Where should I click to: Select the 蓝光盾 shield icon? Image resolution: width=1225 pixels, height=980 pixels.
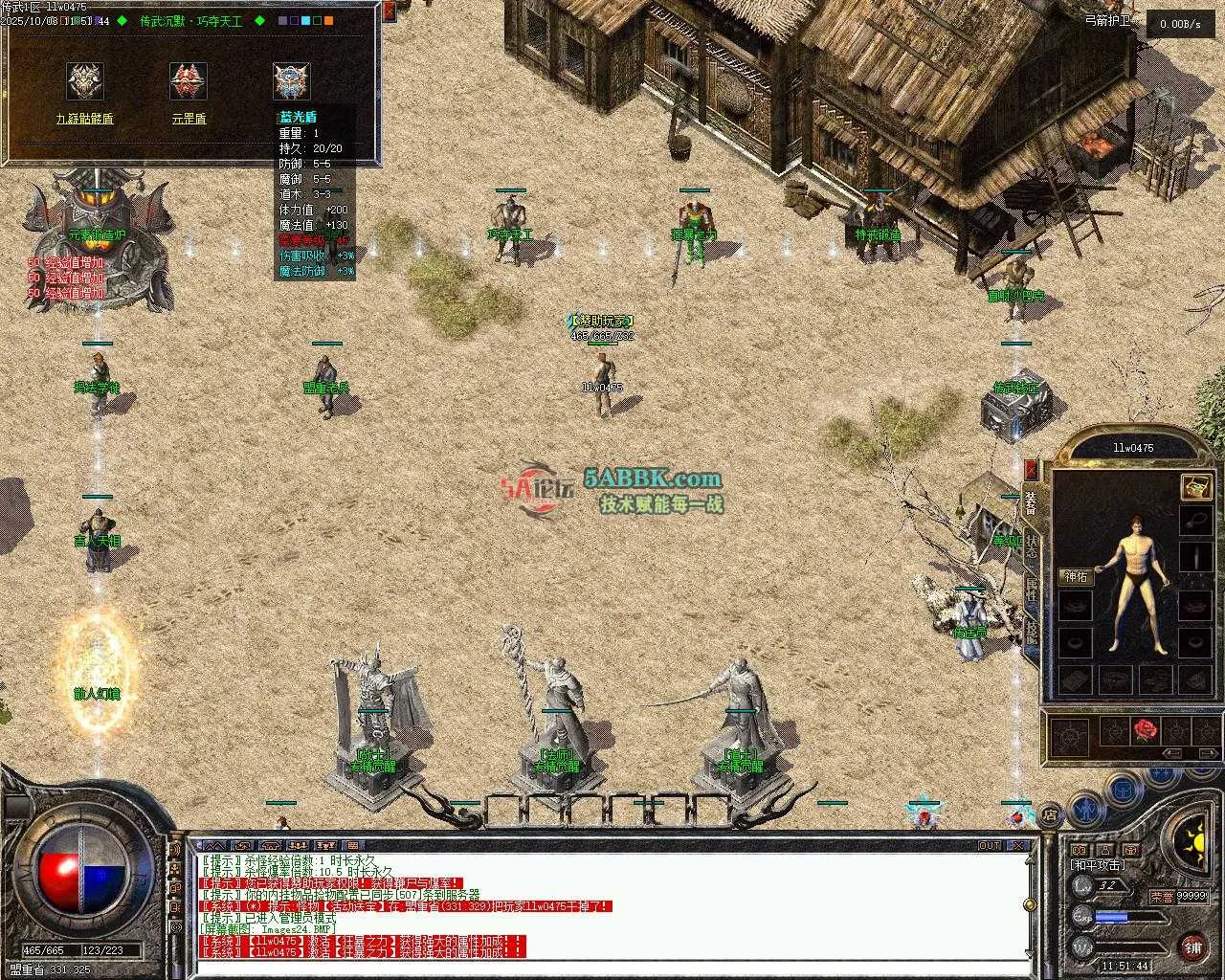coord(292,82)
